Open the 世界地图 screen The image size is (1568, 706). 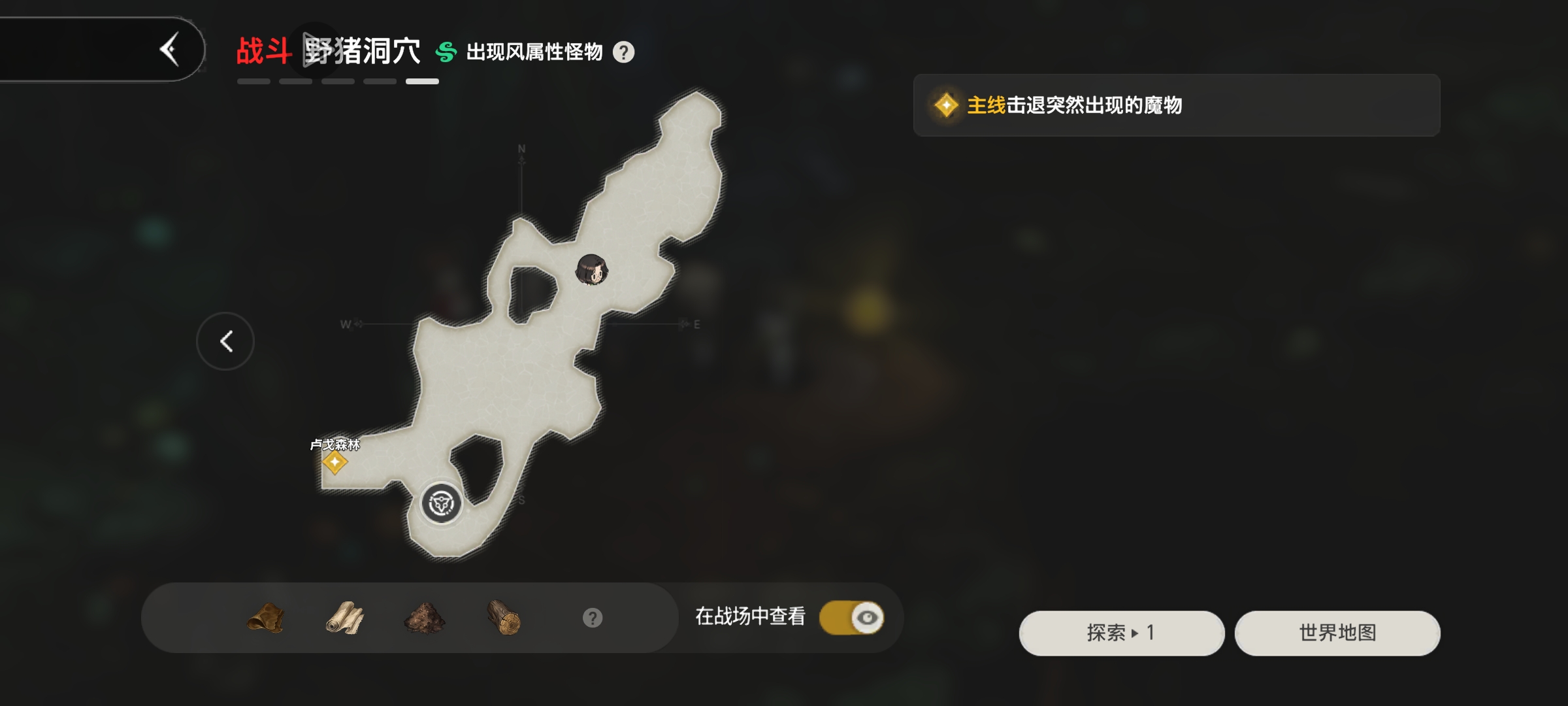coord(1337,633)
